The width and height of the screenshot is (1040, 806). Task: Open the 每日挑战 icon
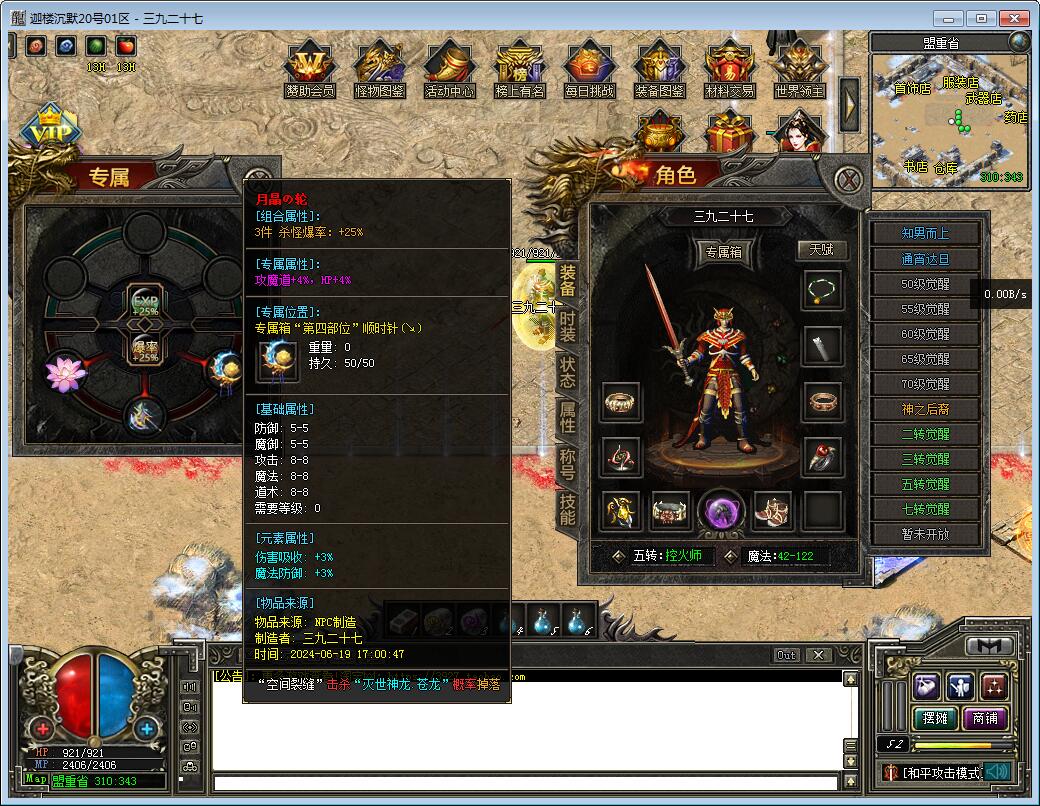point(589,68)
